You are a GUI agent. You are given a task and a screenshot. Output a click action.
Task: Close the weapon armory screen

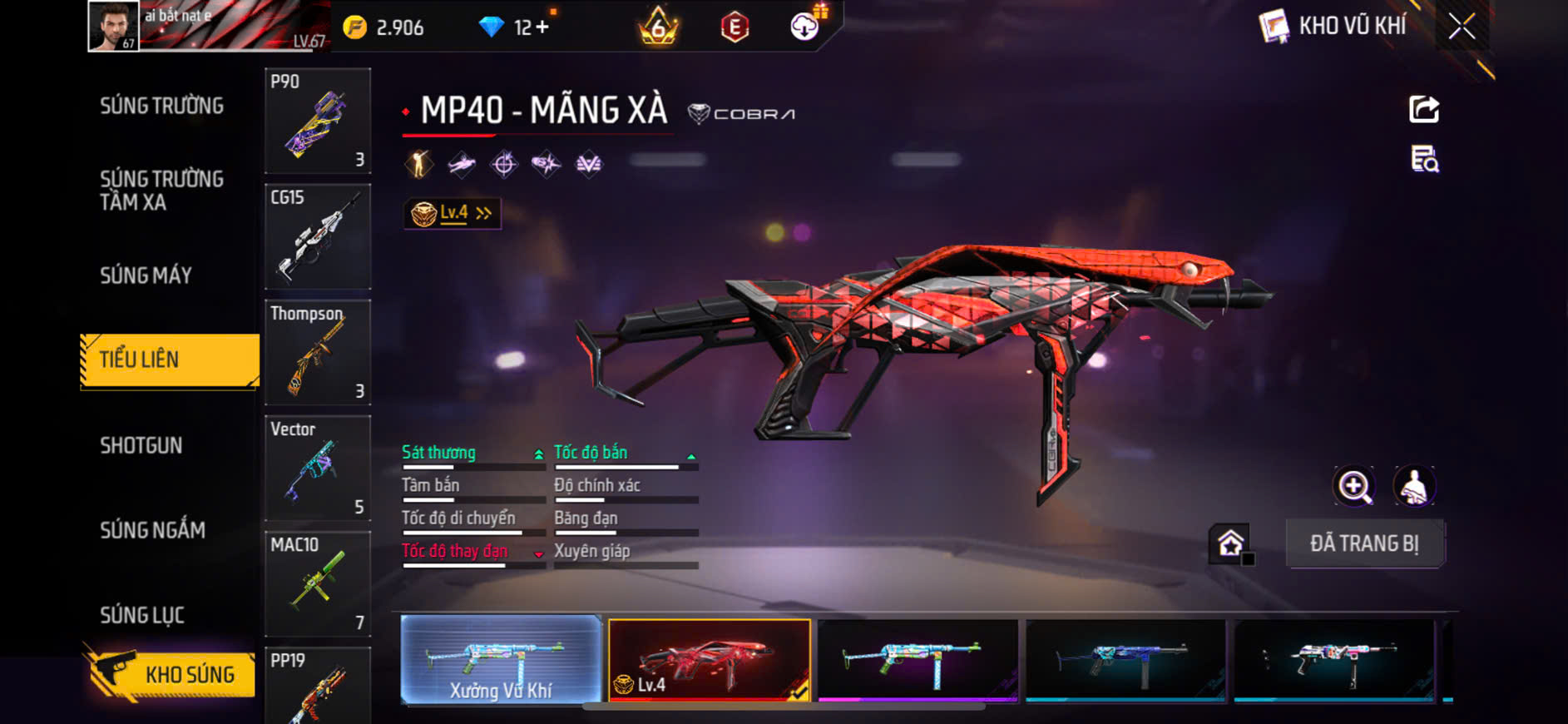coord(1461,27)
